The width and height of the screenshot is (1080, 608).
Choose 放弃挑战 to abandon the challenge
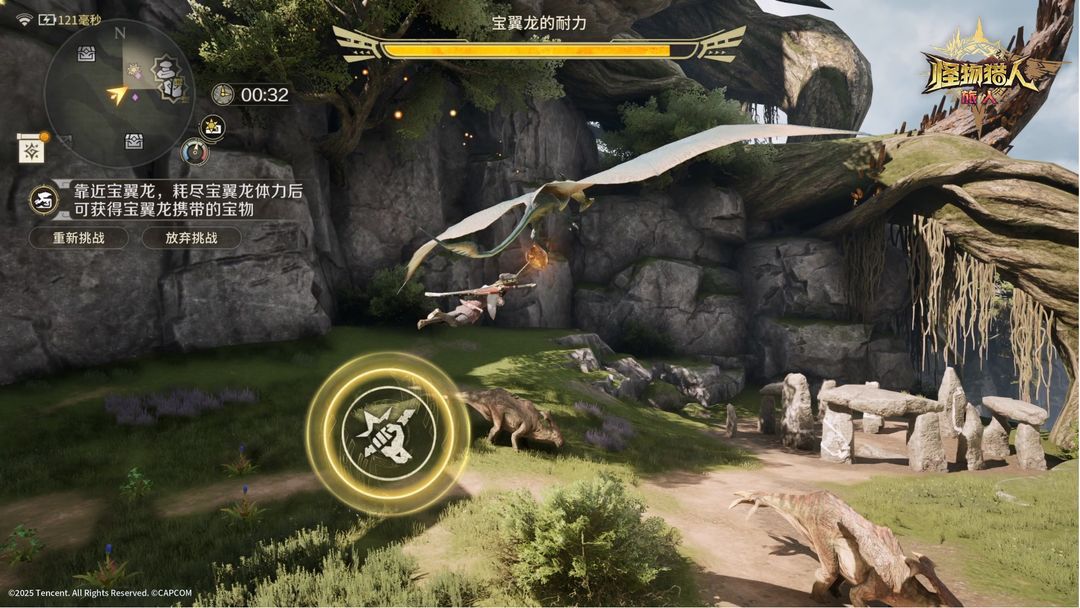pos(191,238)
